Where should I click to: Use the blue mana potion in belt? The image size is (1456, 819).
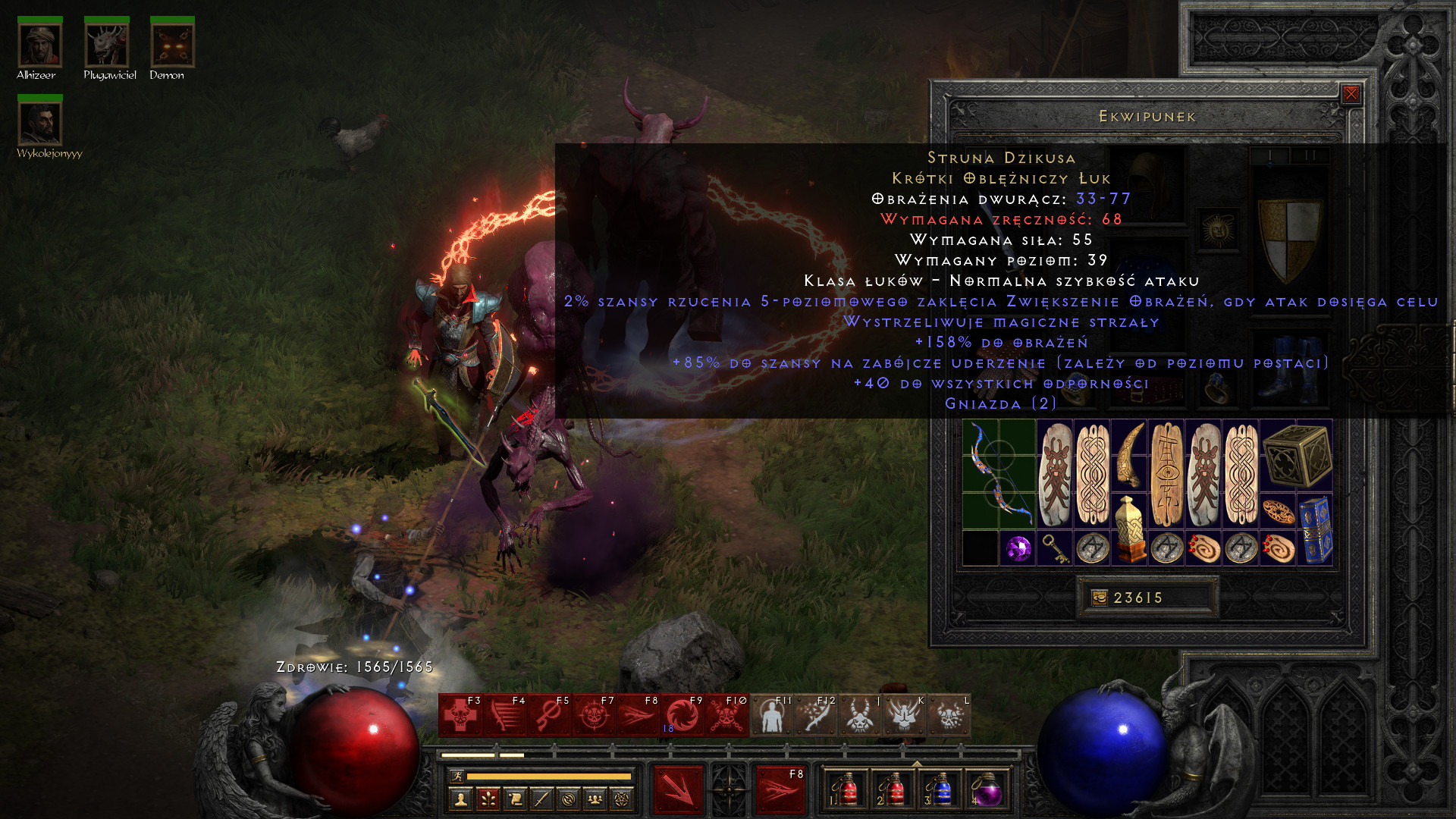point(940,791)
